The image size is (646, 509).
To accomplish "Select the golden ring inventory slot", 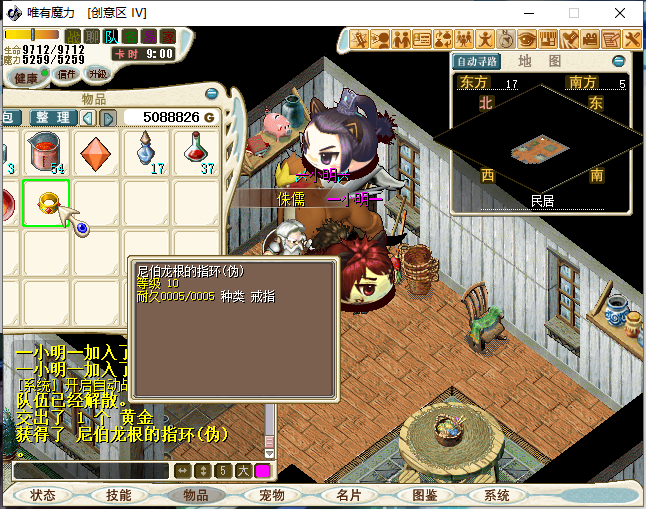I will (x=47, y=203).
